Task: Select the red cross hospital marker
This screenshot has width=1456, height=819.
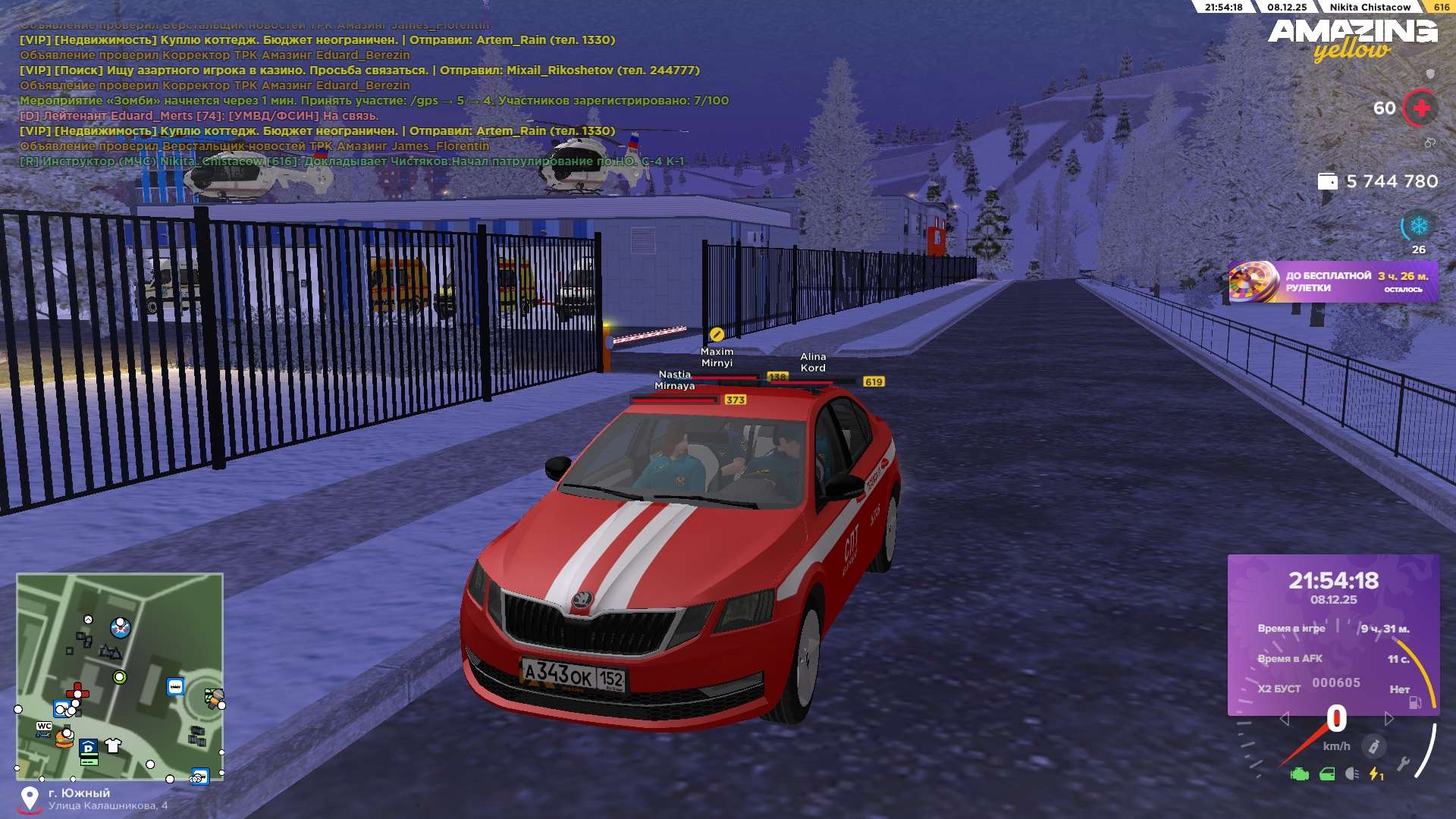Action: [77, 692]
